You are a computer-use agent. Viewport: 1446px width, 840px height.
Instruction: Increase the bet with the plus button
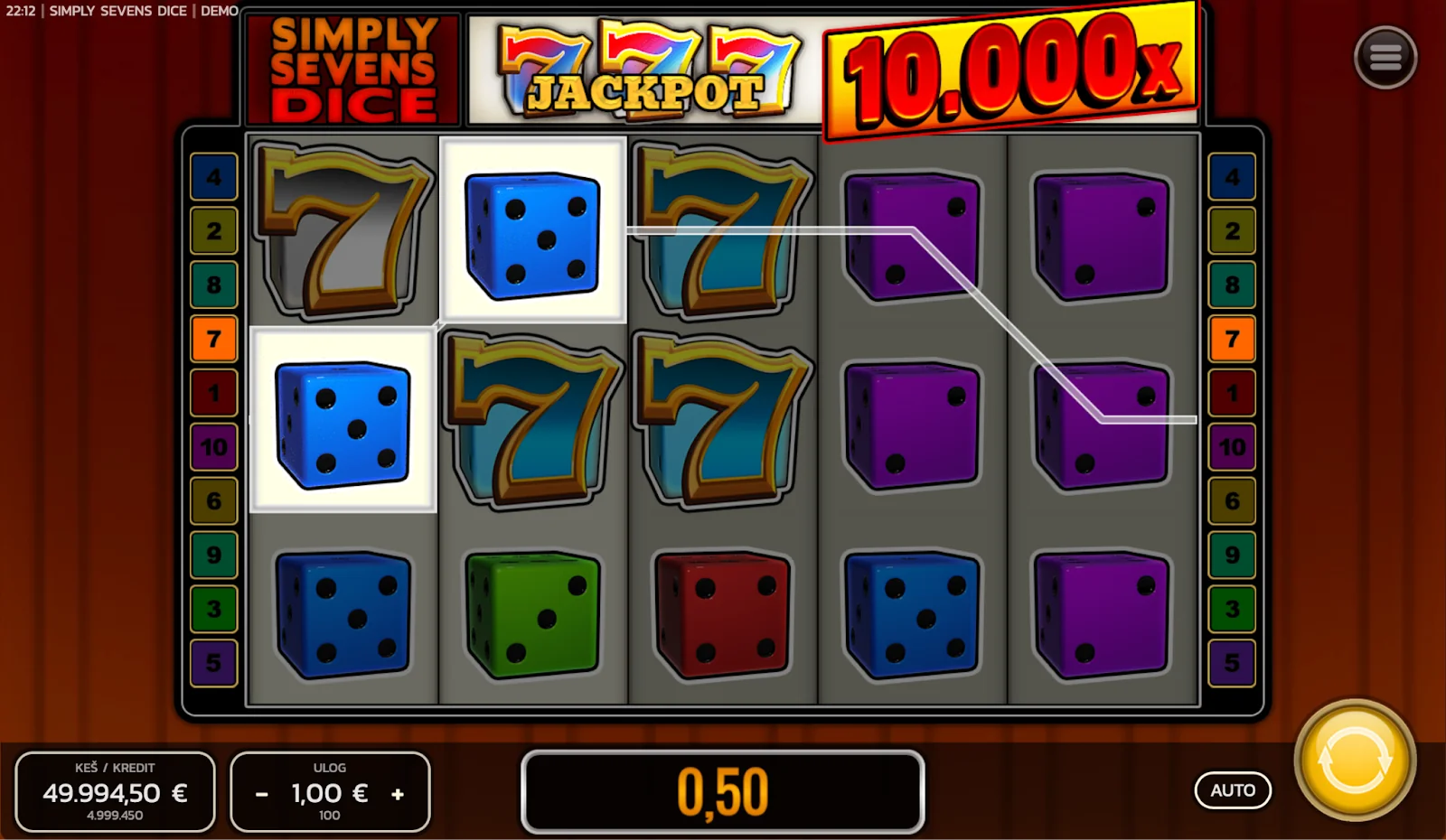click(398, 794)
